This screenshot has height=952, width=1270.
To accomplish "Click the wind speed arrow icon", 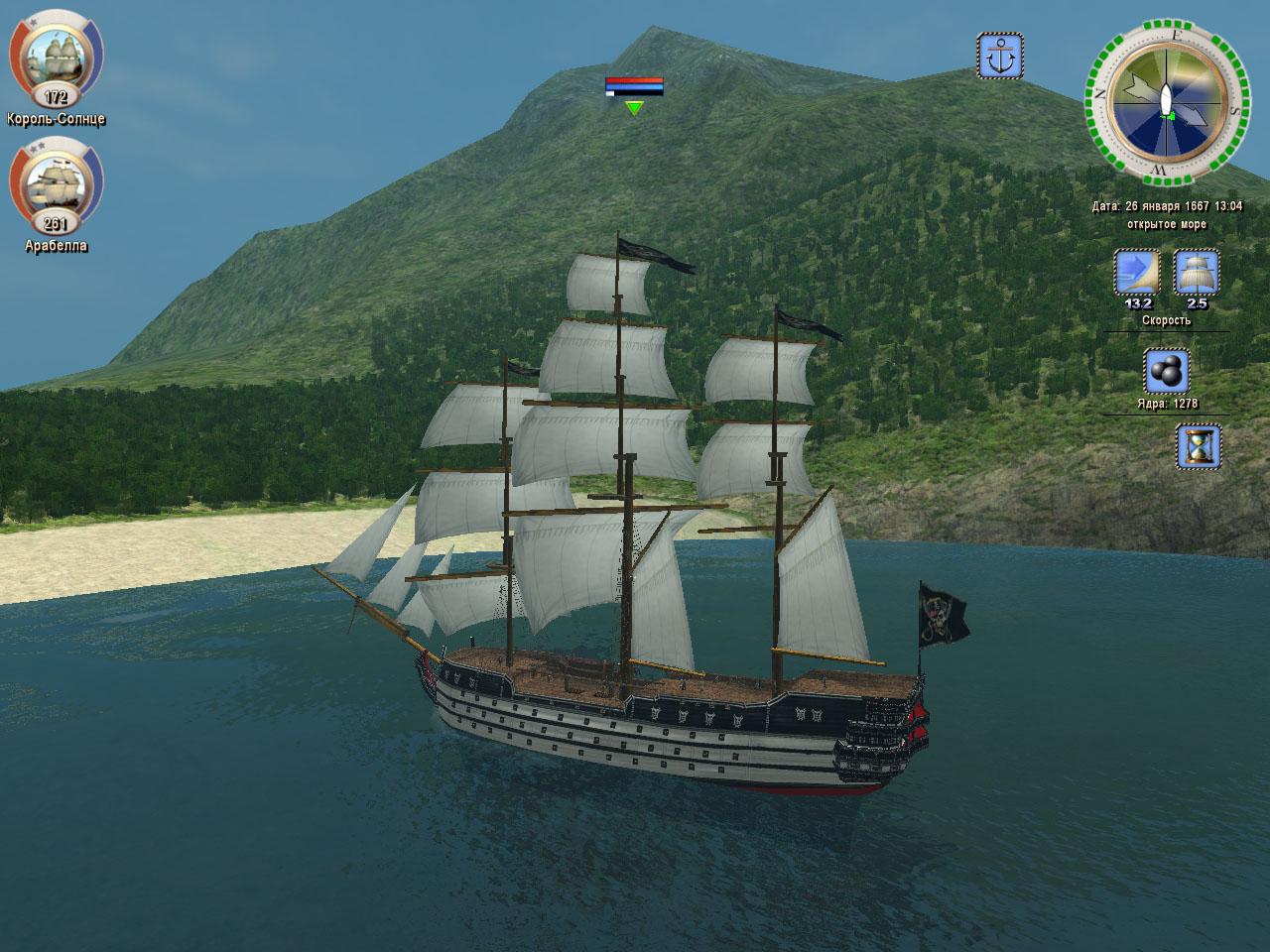I will [1137, 272].
